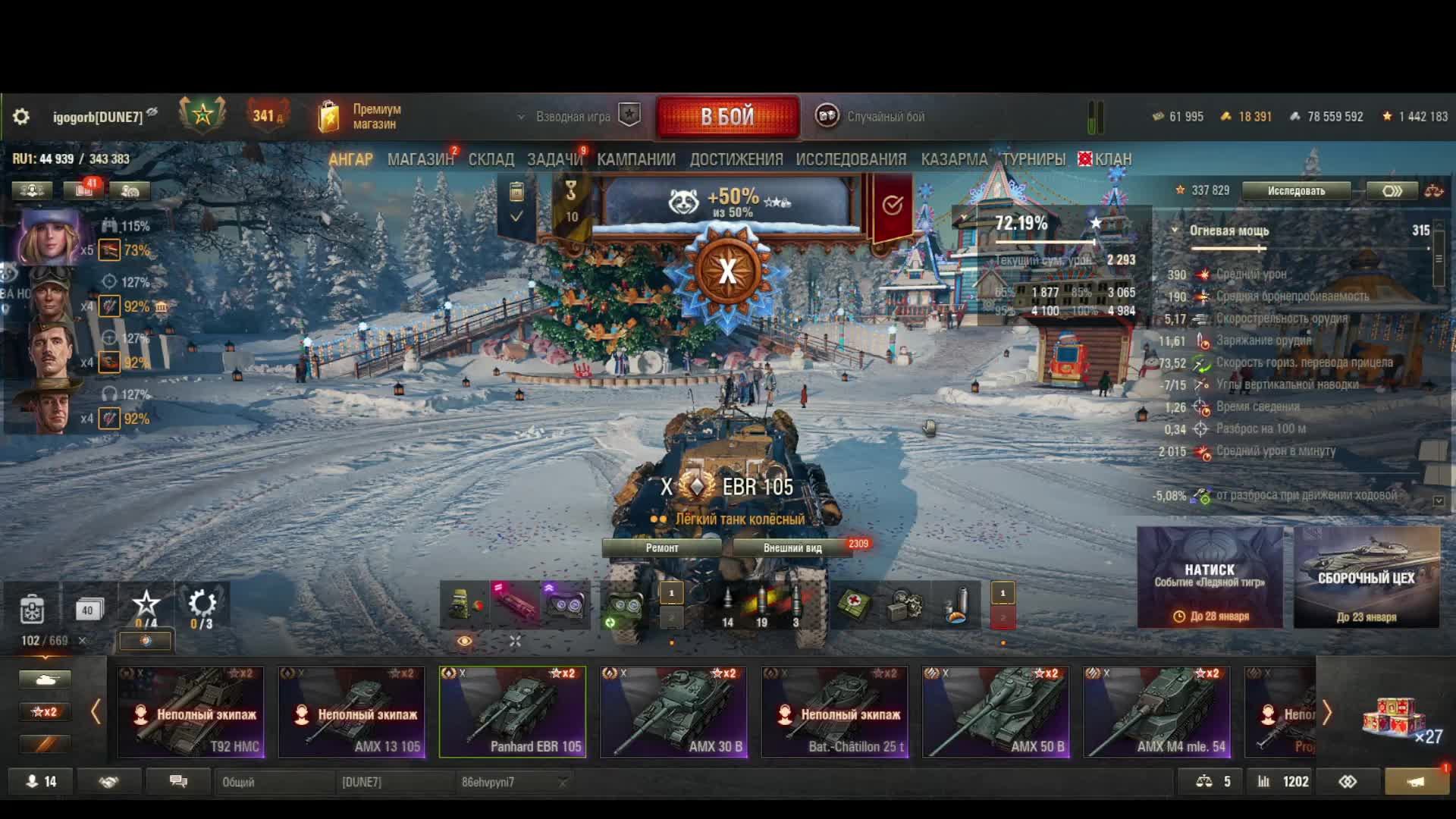
Task: Open Внешний вид customization
Action: coord(792,548)
